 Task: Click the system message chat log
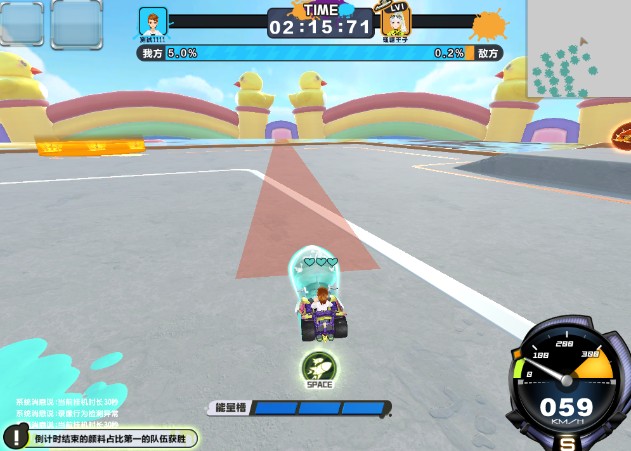tap(68, 412)
